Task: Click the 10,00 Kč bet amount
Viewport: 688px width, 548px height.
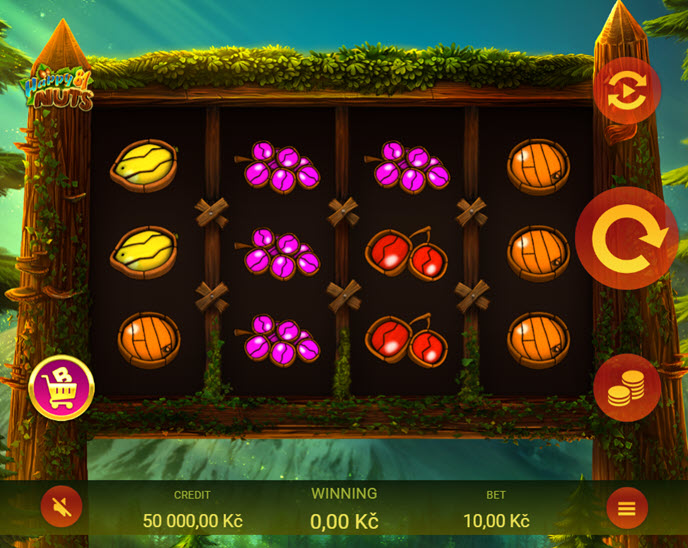Action: pyautogui.click(x=496, y=521)
